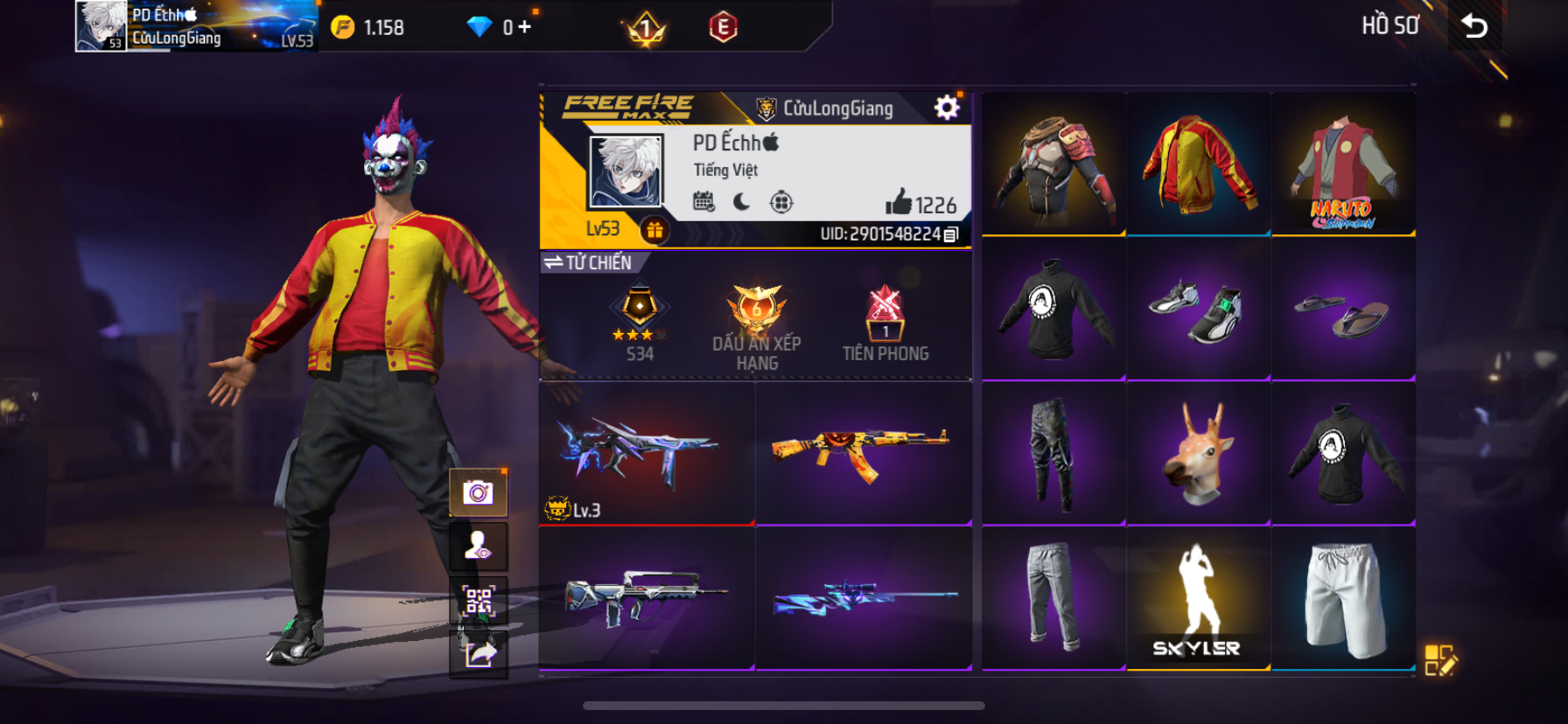The image size is (1568, 724).
Task: Add diamonds with the plus button
Action: pyautogui.click(x=524, y=27)
